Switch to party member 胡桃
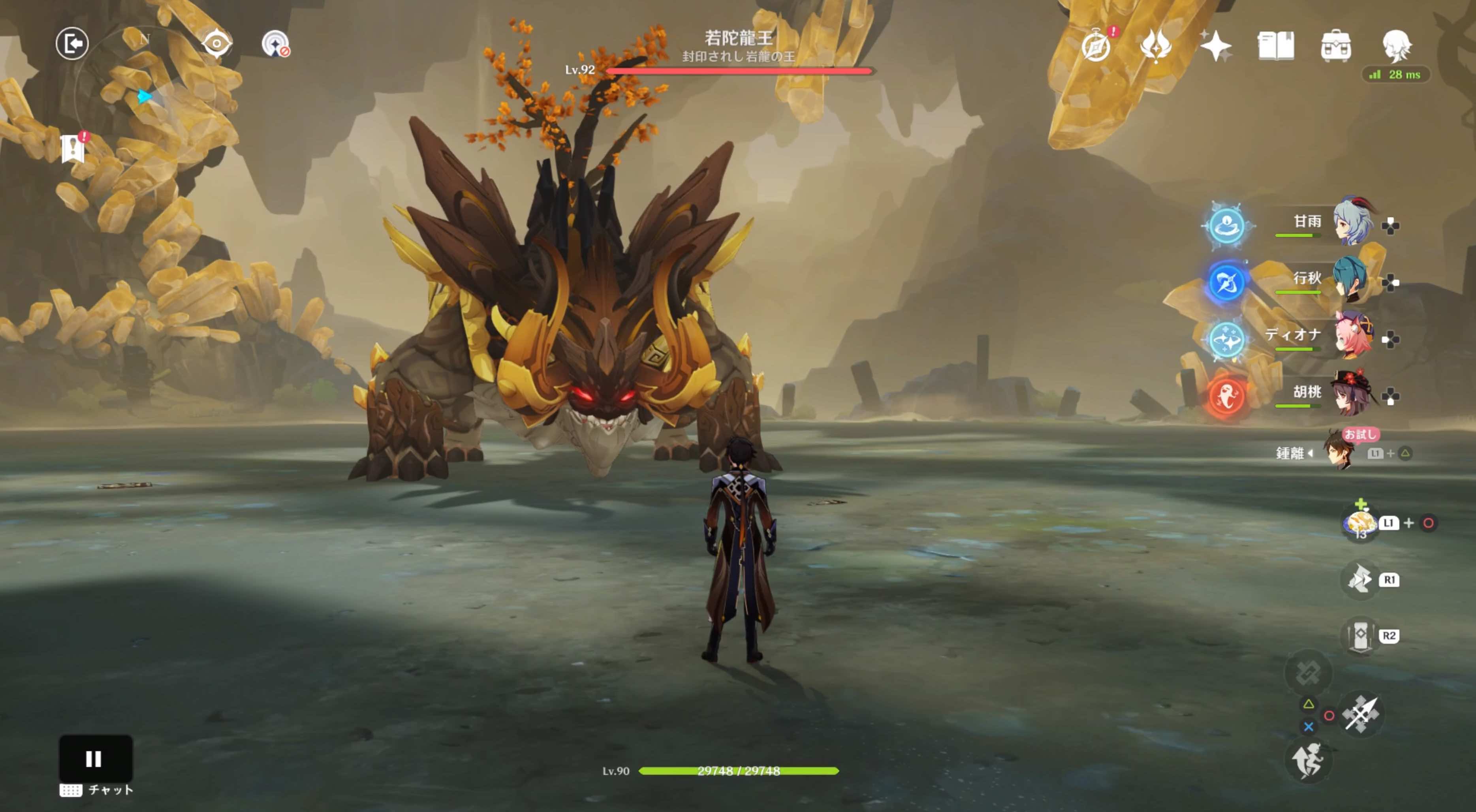The width and height of the screenshot is (1476, 812). [1352, 394]
